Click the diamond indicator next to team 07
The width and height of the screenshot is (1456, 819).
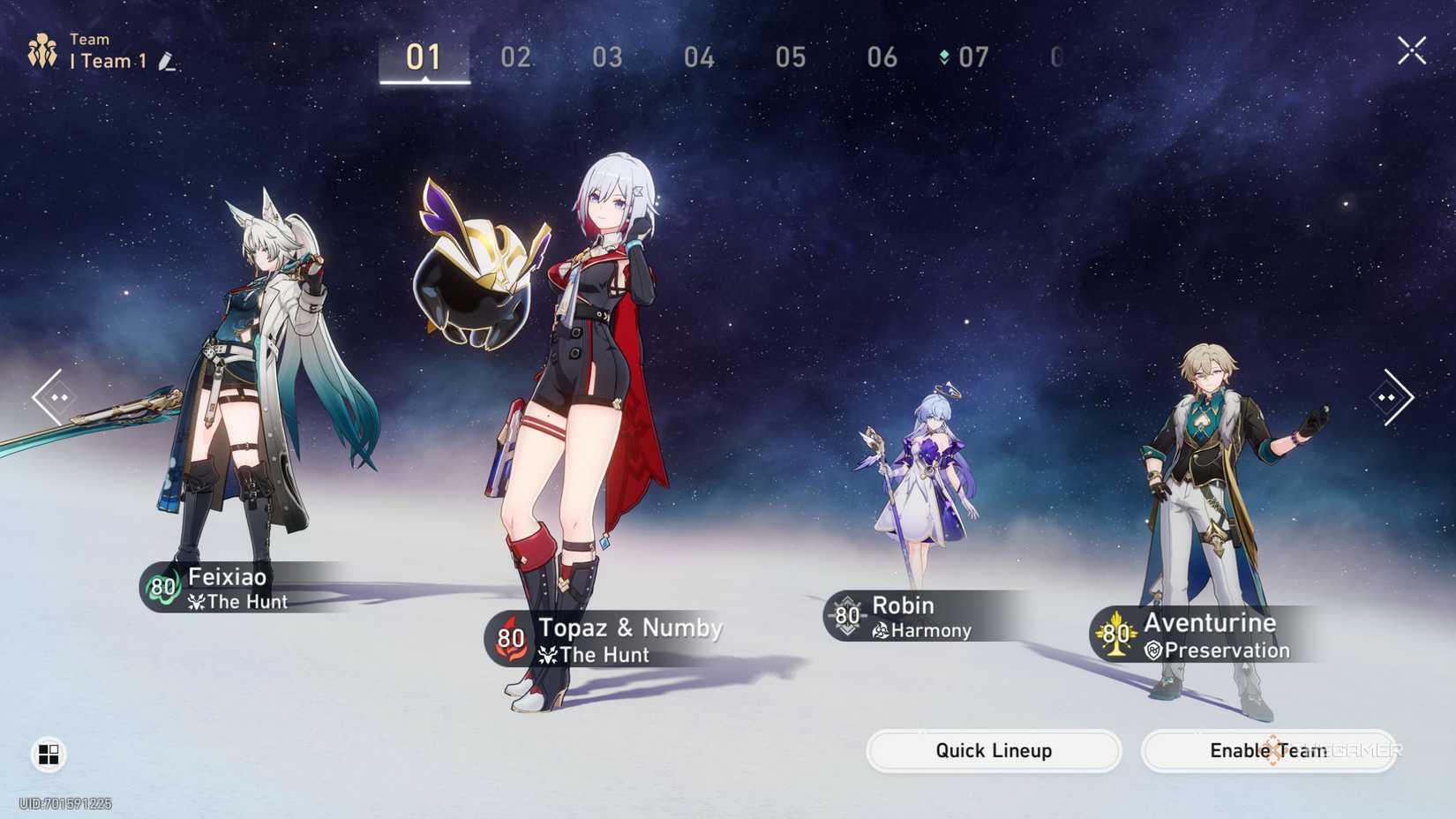point(943,57)
